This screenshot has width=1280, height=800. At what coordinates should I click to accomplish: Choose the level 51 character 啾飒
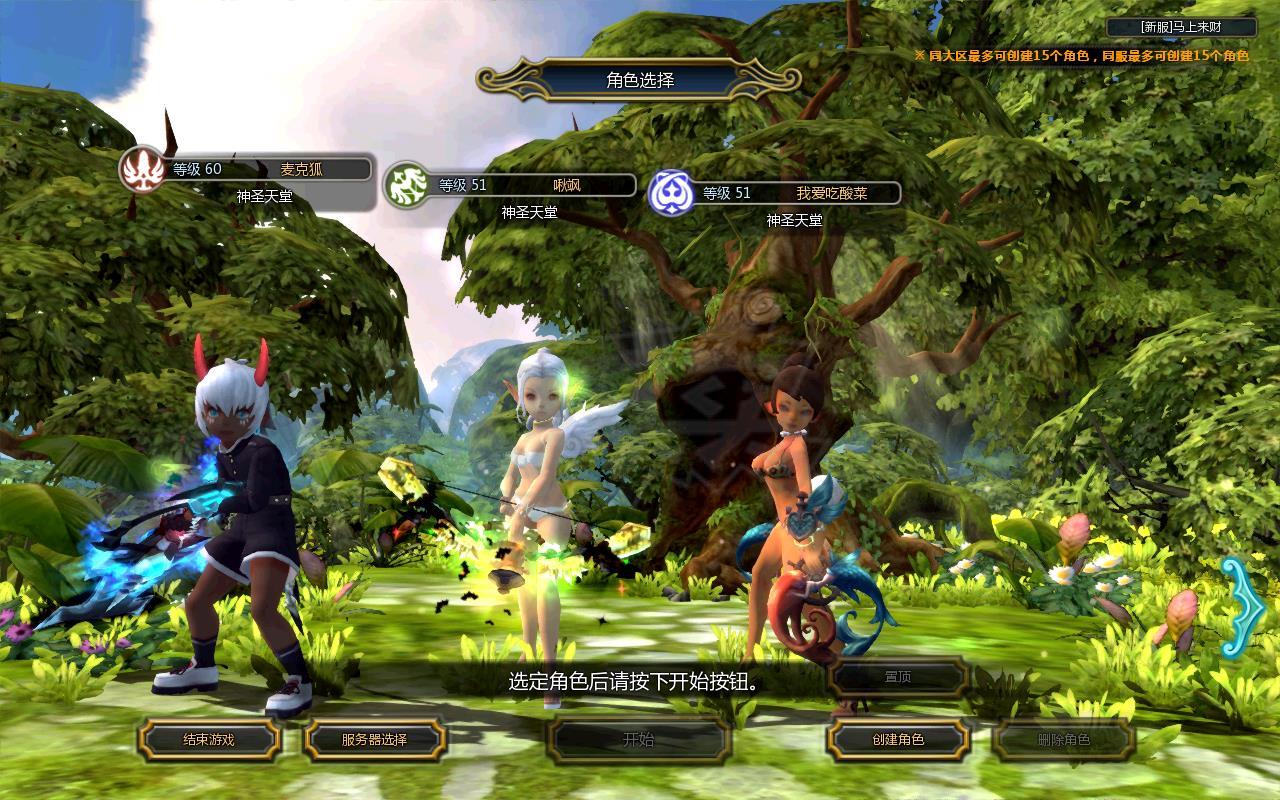click(x=512, y=185)
